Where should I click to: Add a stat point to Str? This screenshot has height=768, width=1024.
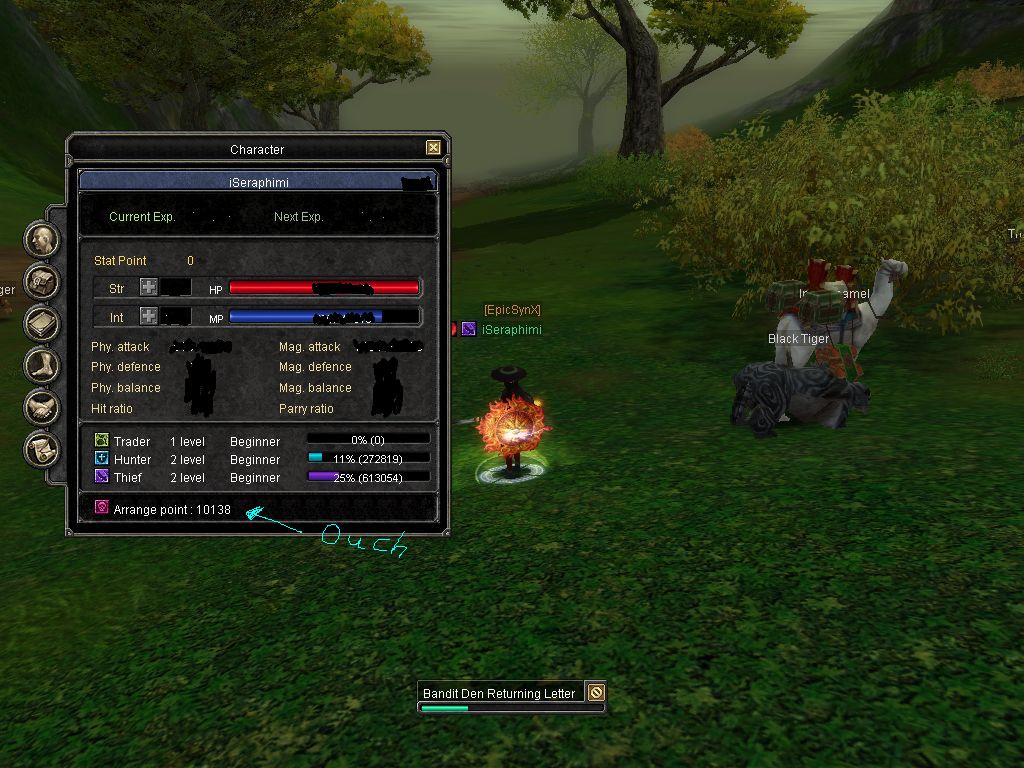point(148,288)
